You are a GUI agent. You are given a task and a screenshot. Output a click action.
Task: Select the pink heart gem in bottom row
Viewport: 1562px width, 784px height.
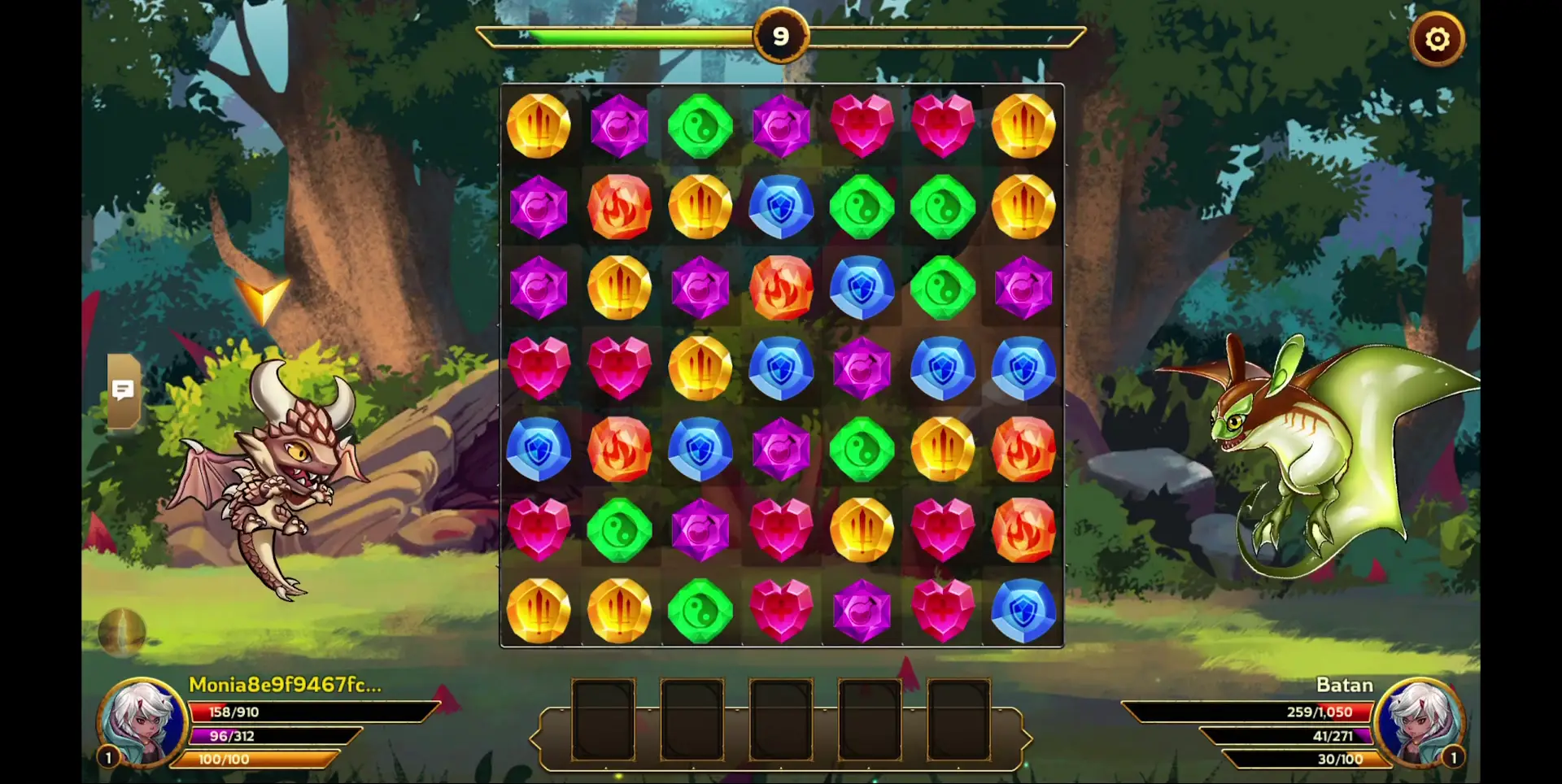[782, 611]
